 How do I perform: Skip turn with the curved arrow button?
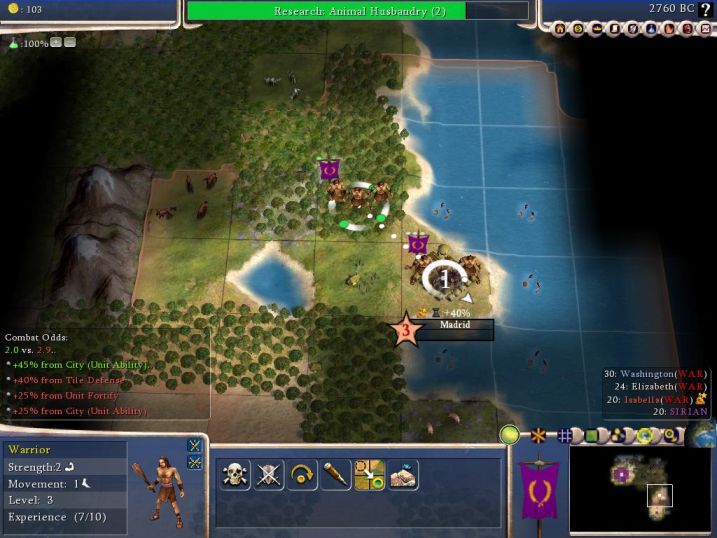[303, 475]
